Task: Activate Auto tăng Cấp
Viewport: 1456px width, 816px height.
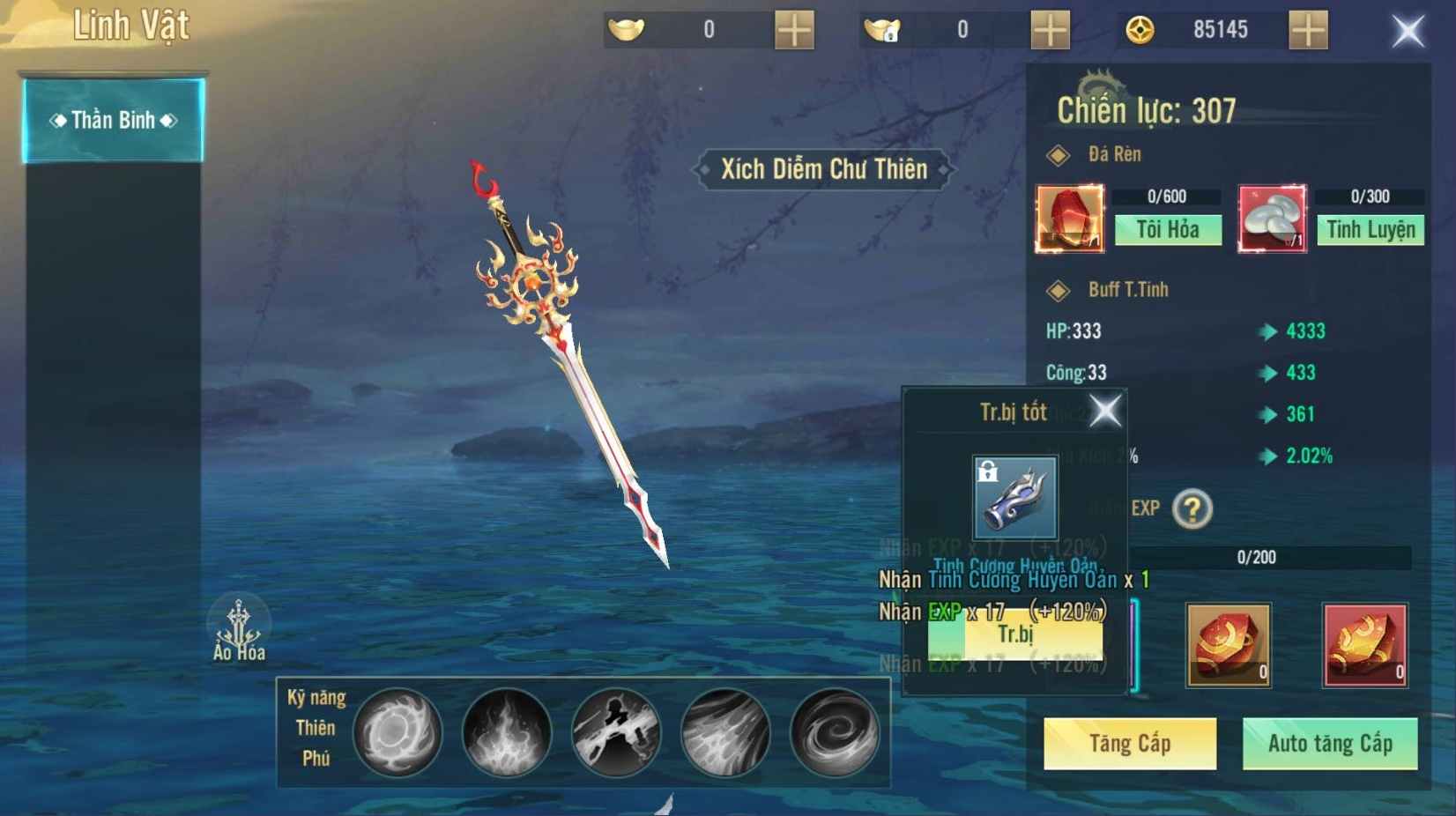Action: click(x=1330, y=744)
